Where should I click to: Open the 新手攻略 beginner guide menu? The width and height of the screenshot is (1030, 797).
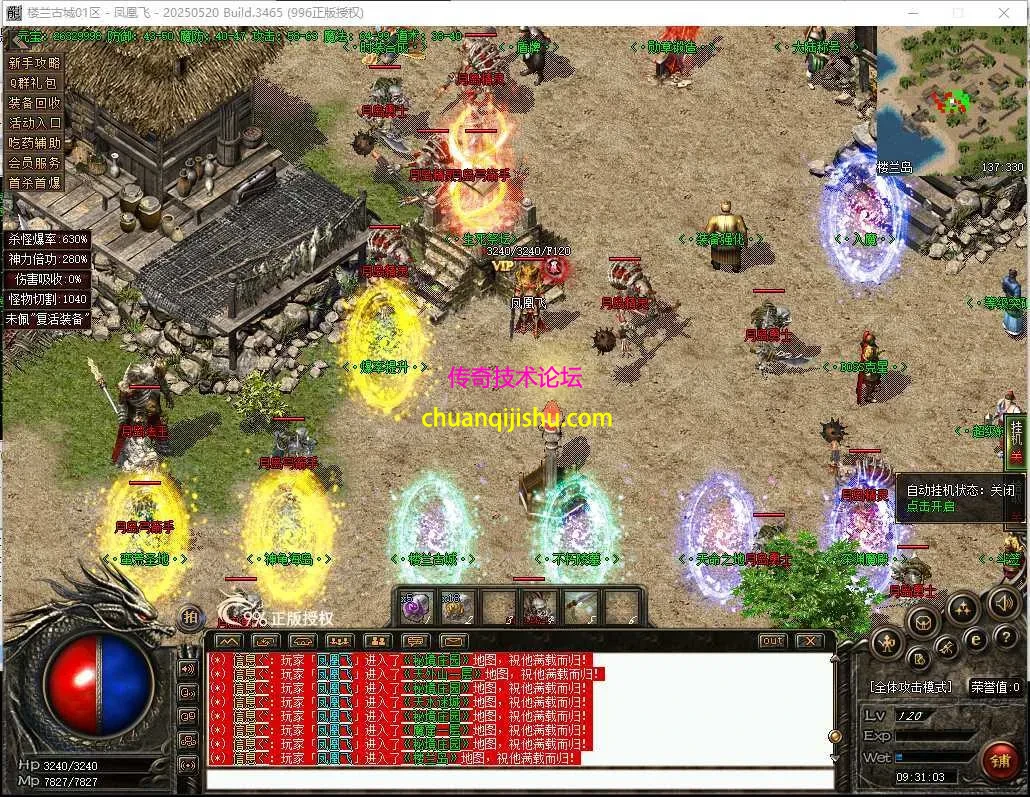click(x=35, y=62)
